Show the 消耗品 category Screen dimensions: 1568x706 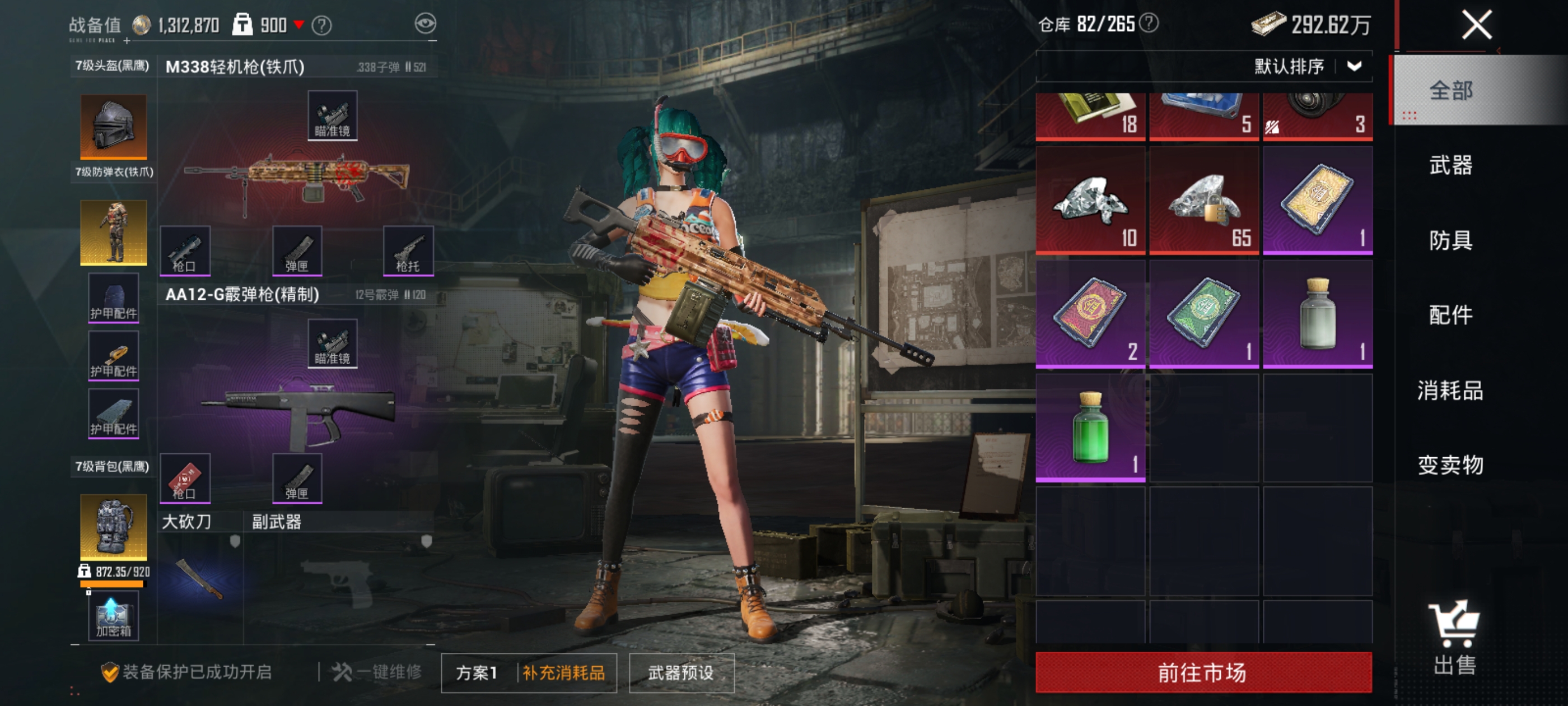[1450, 391]
